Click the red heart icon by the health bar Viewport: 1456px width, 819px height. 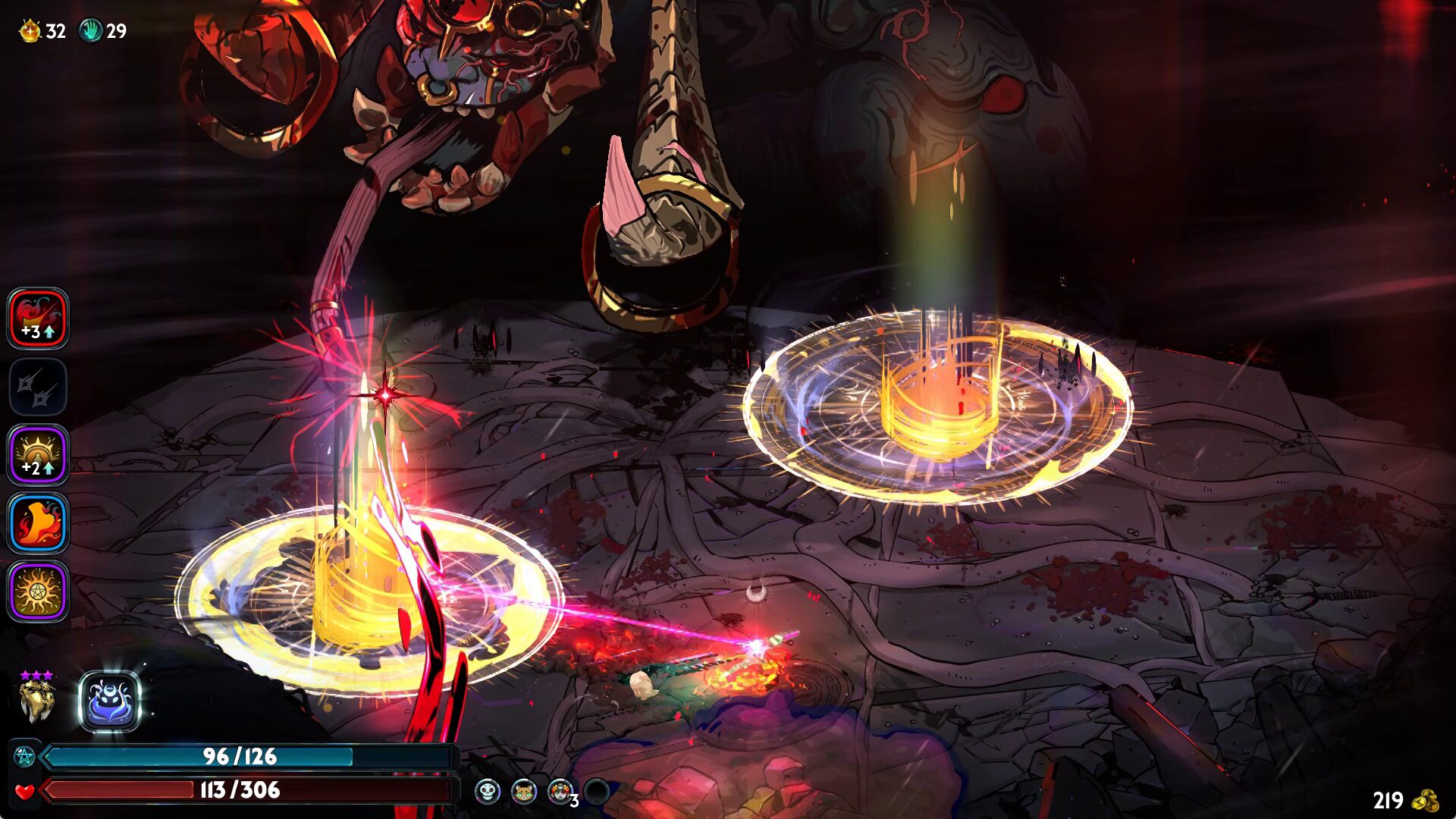24,791
